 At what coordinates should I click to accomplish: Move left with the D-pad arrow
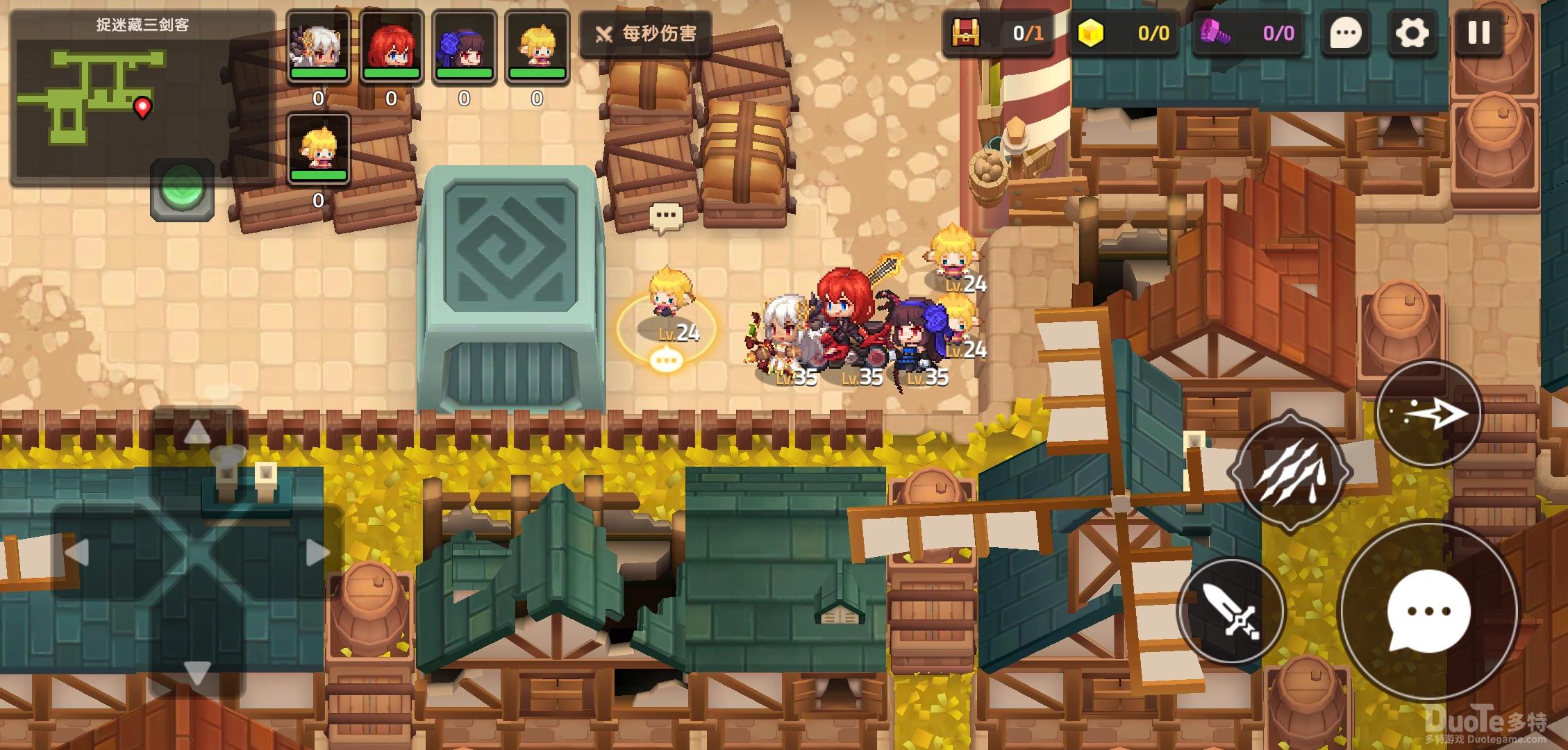pos(76,553)
